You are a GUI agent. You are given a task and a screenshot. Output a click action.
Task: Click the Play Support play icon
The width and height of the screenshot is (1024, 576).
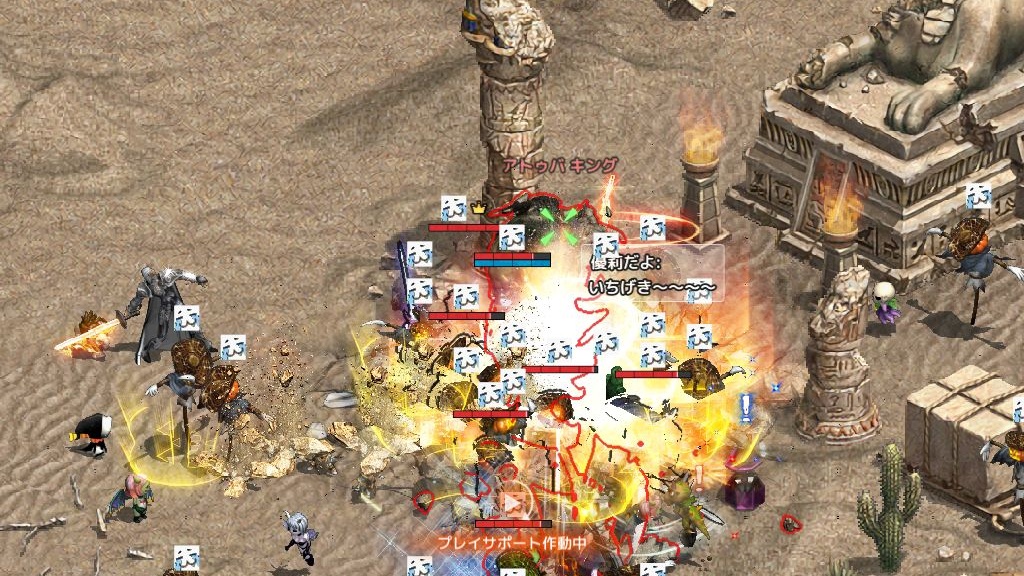(x=513, y=503)
